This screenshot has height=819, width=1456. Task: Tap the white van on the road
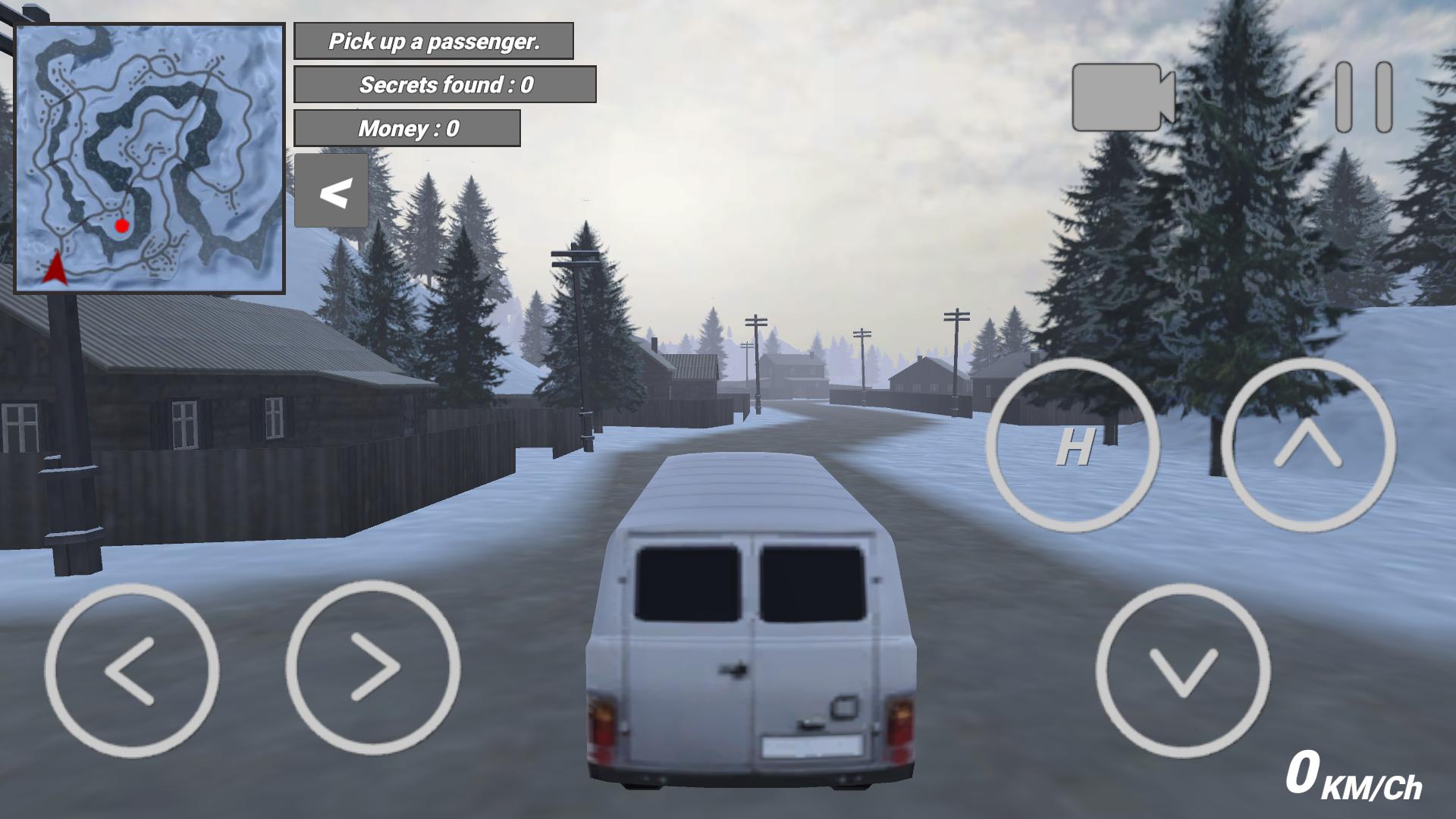[751, 629]
